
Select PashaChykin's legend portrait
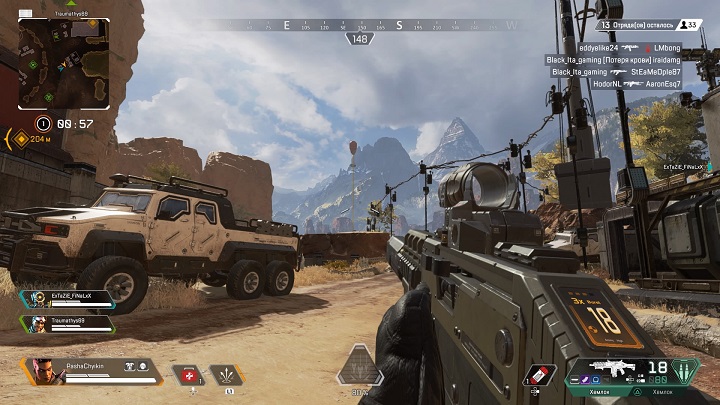[42, 371]
